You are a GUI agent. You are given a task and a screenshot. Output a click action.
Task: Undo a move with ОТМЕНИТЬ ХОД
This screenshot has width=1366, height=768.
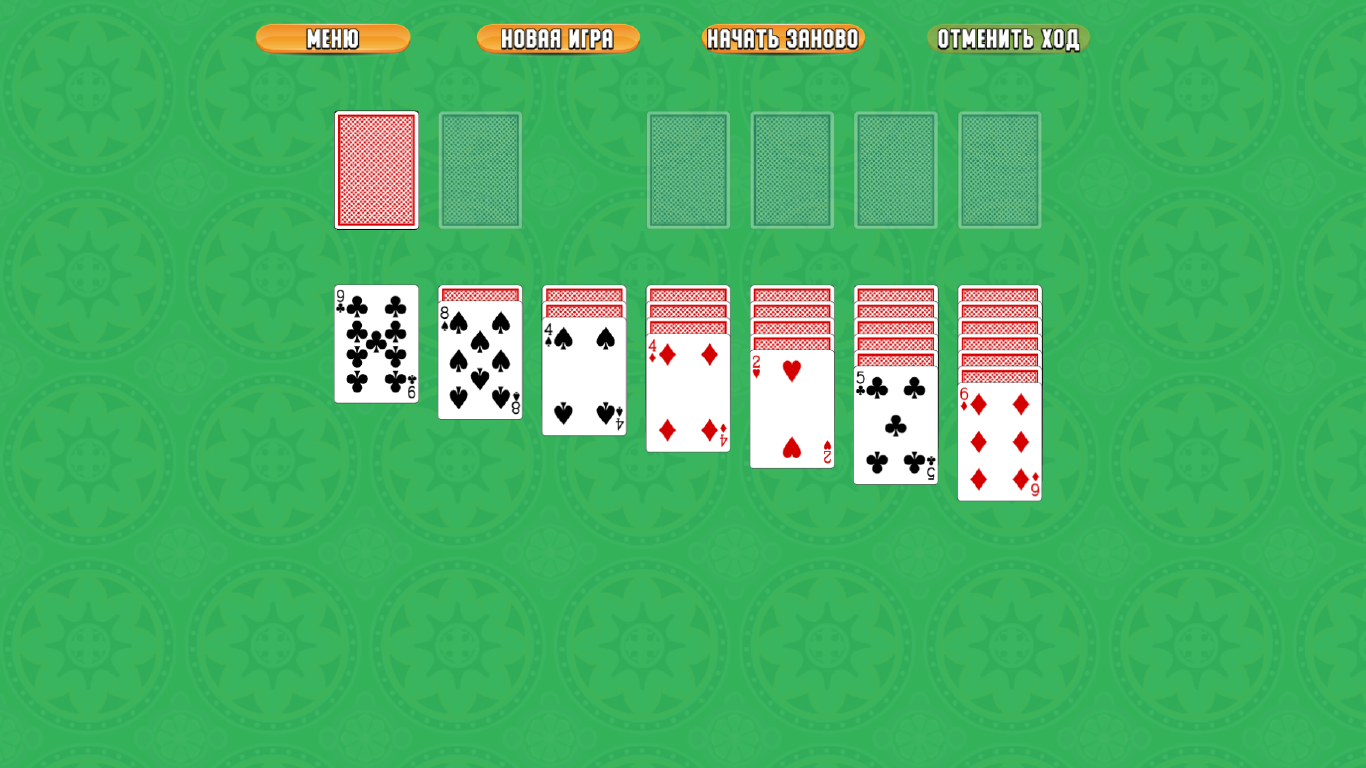coord(1009,40)
